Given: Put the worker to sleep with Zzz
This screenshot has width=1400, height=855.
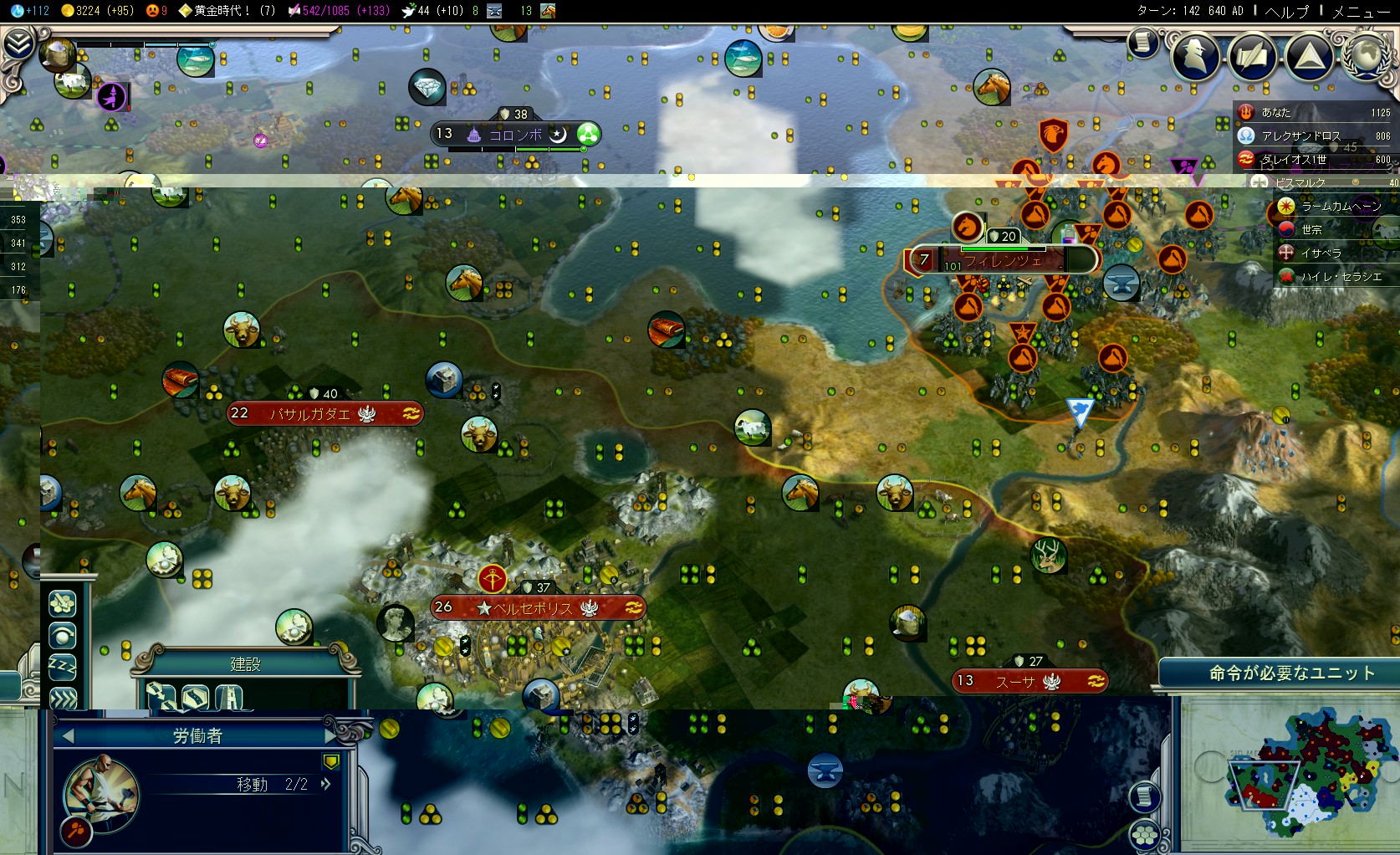Looking at the screenshot, I should click(63, 667).
